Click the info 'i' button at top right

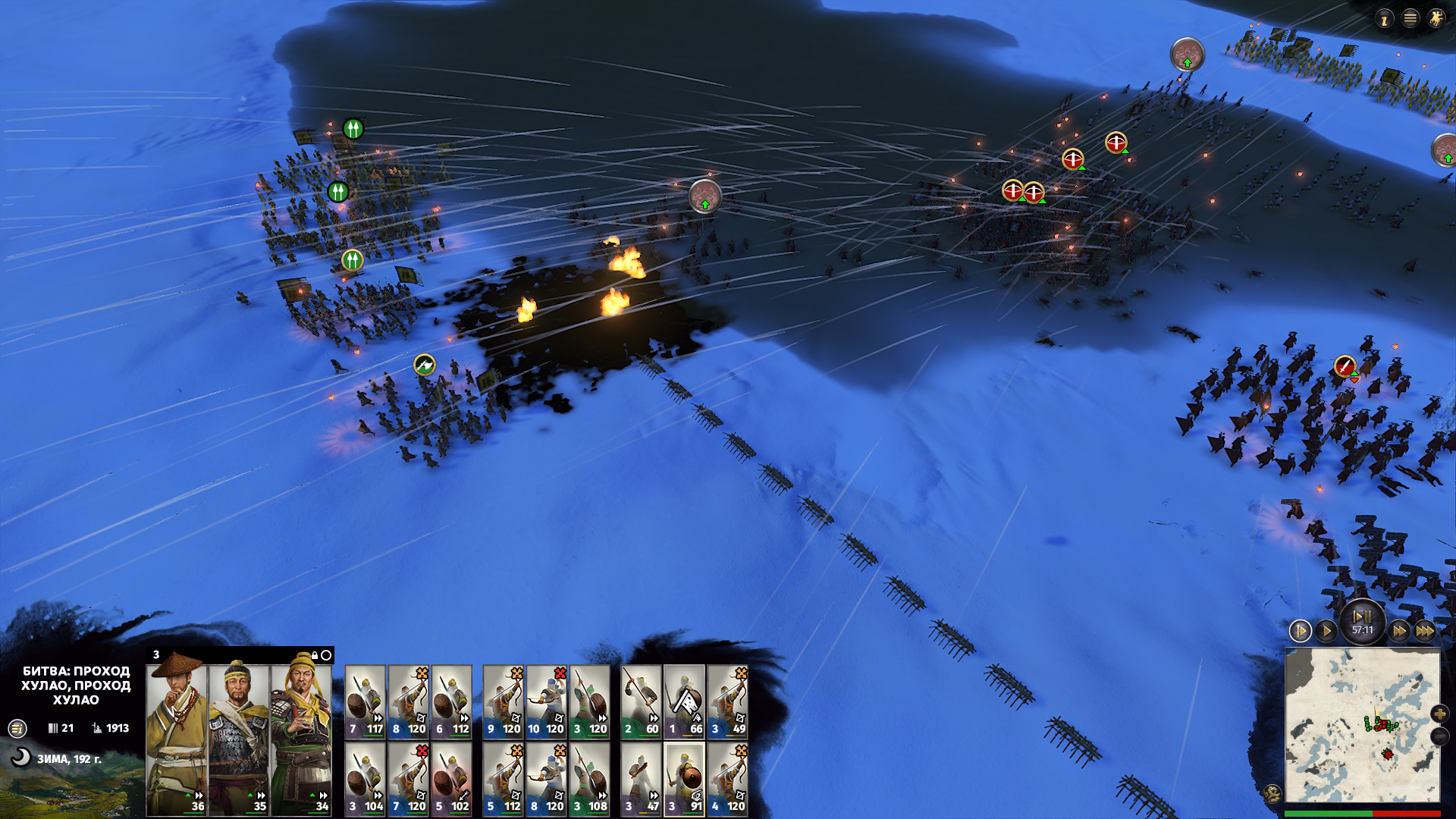[x=1384, y=19]
